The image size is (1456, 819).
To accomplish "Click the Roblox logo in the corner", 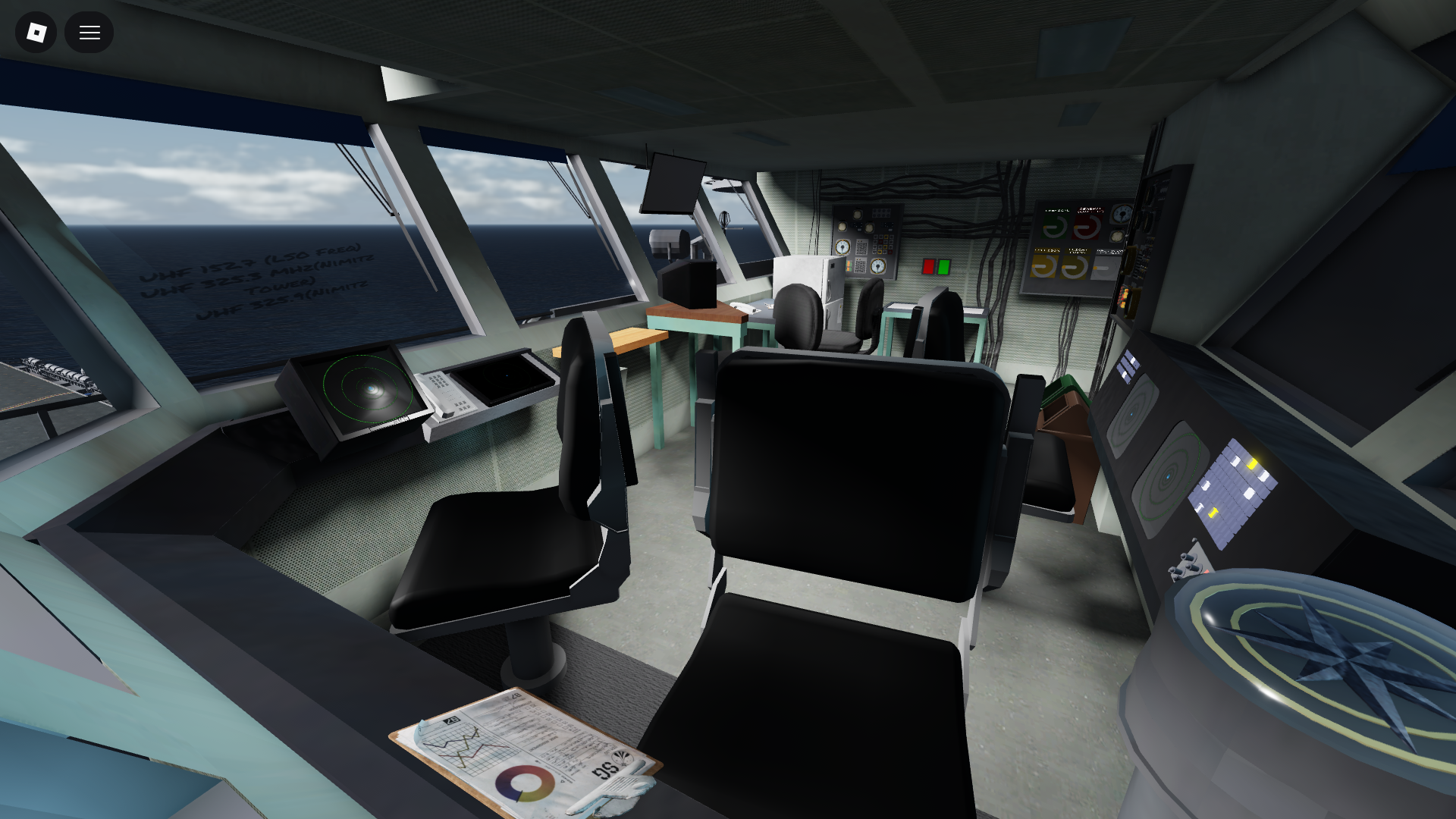I will (x=35, y=32).
